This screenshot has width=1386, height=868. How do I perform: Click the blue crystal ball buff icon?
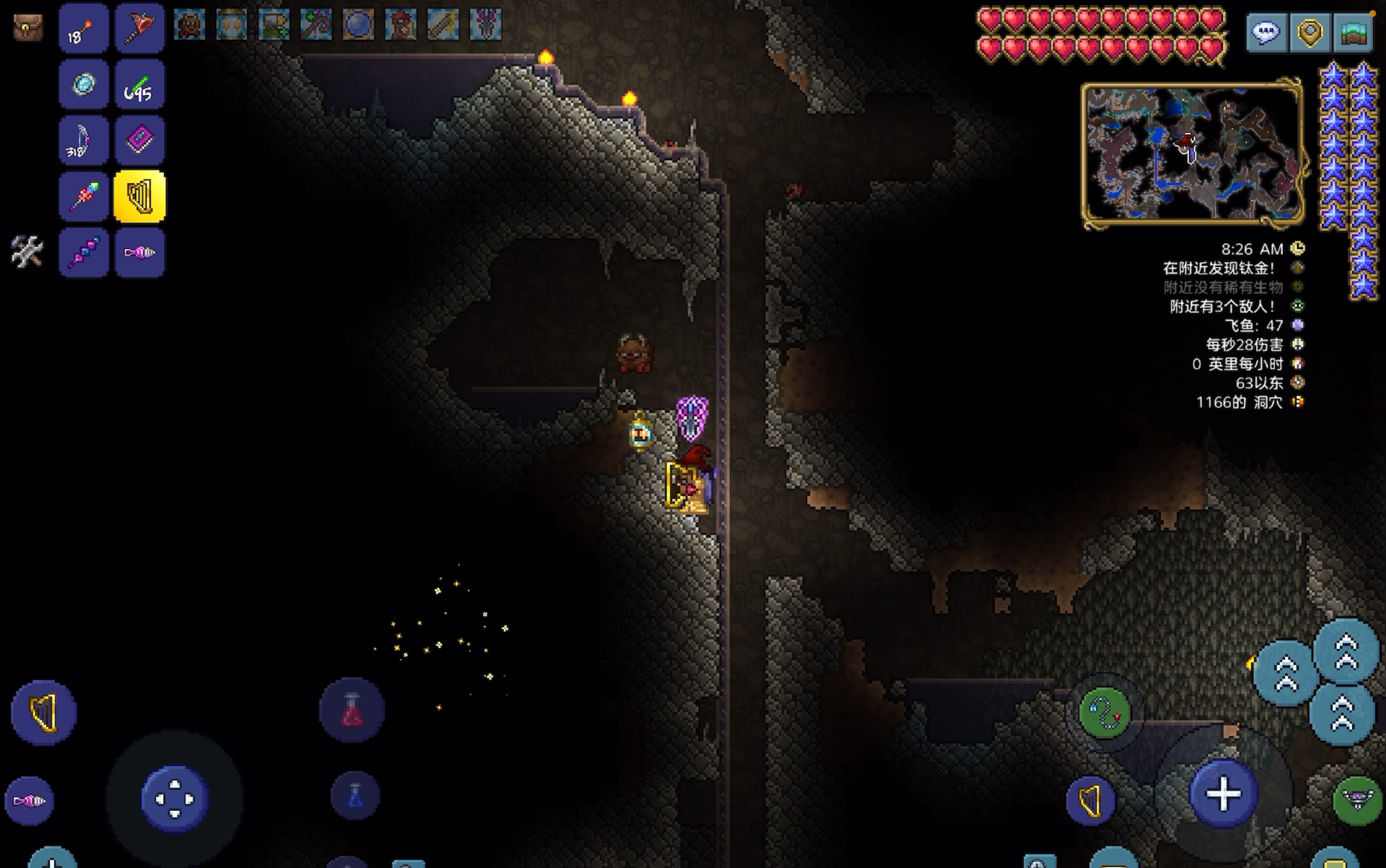pos(358,25)
